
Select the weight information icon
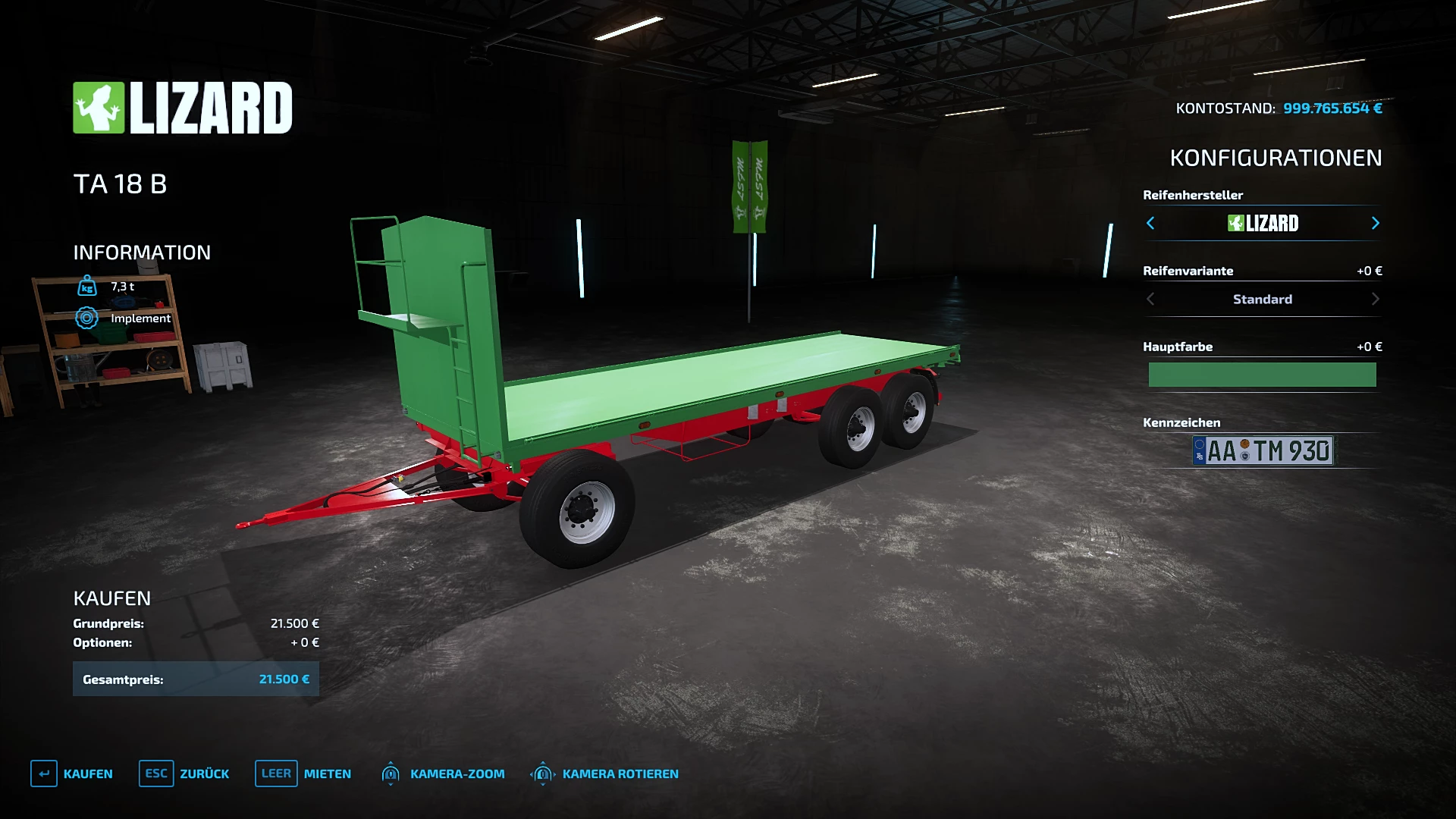(86, 287)
